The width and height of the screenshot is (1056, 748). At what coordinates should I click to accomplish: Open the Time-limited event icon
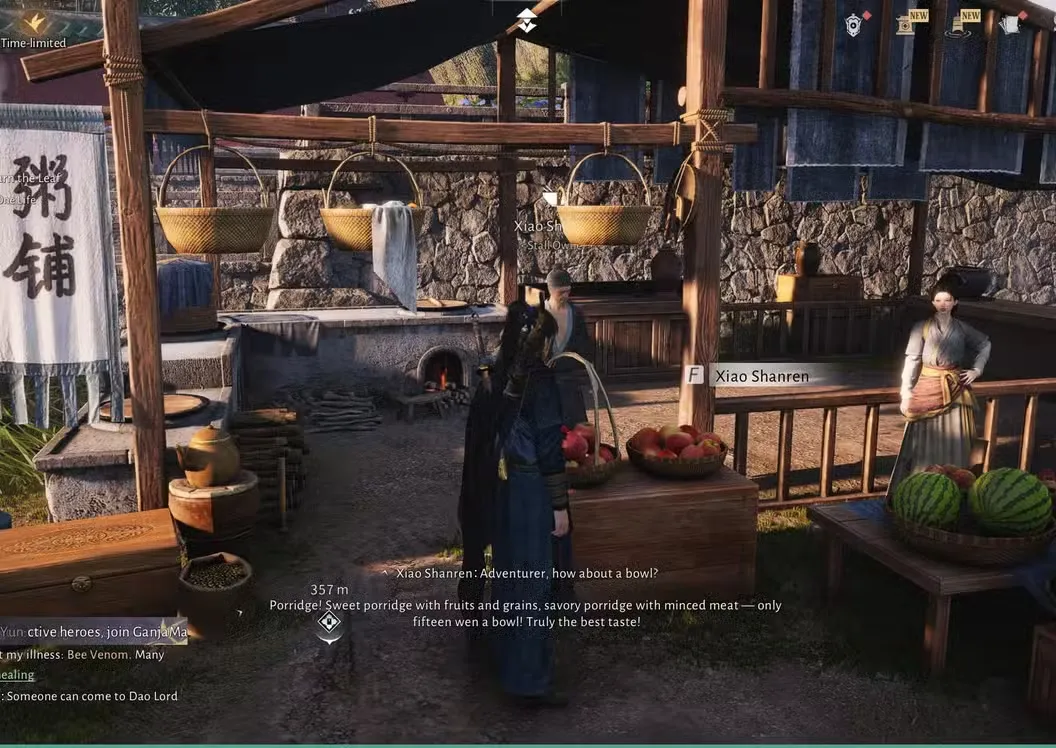33,22
